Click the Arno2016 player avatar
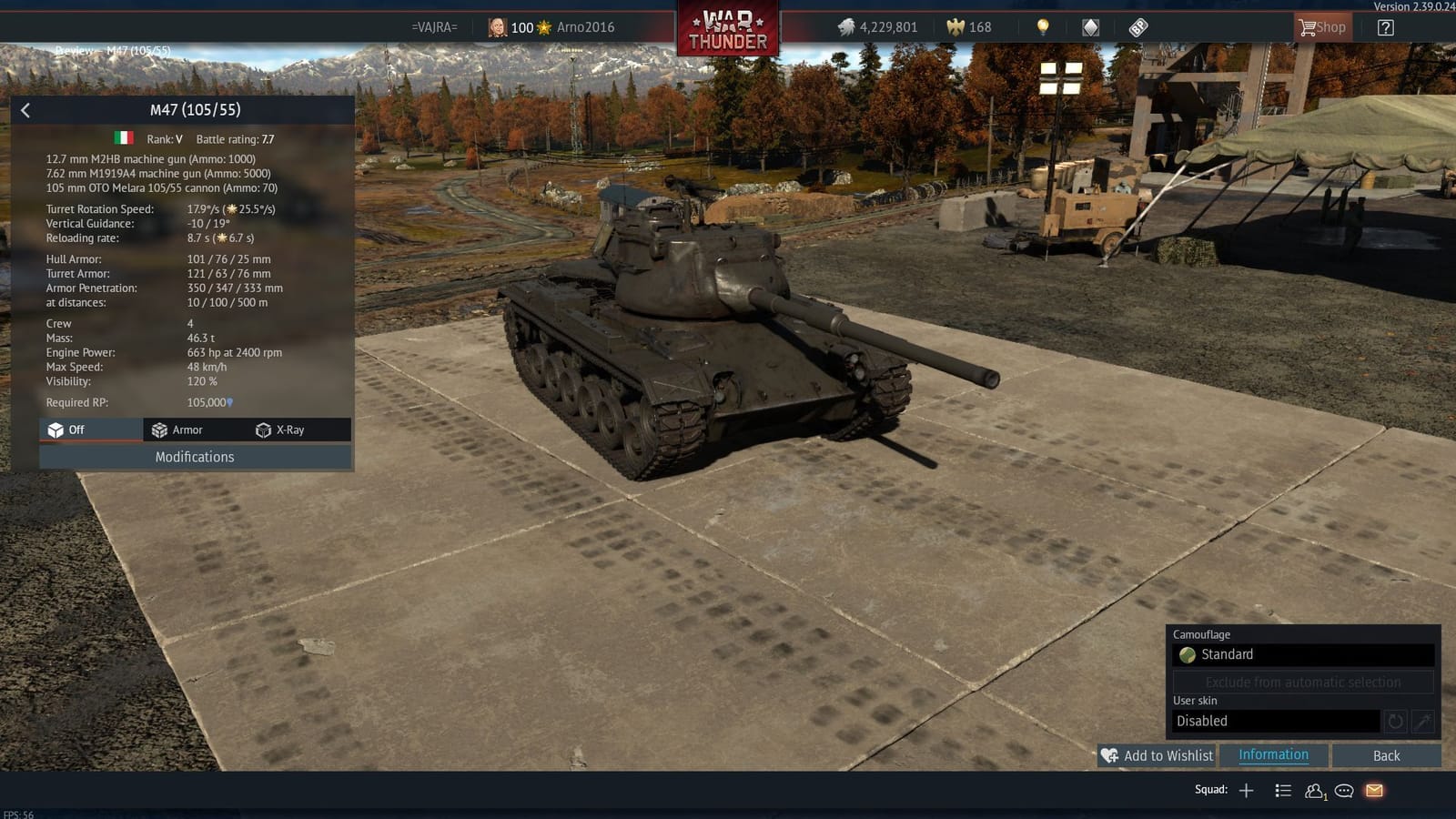This screenshot has height=819, width=1456. click(x=497, y=26)
